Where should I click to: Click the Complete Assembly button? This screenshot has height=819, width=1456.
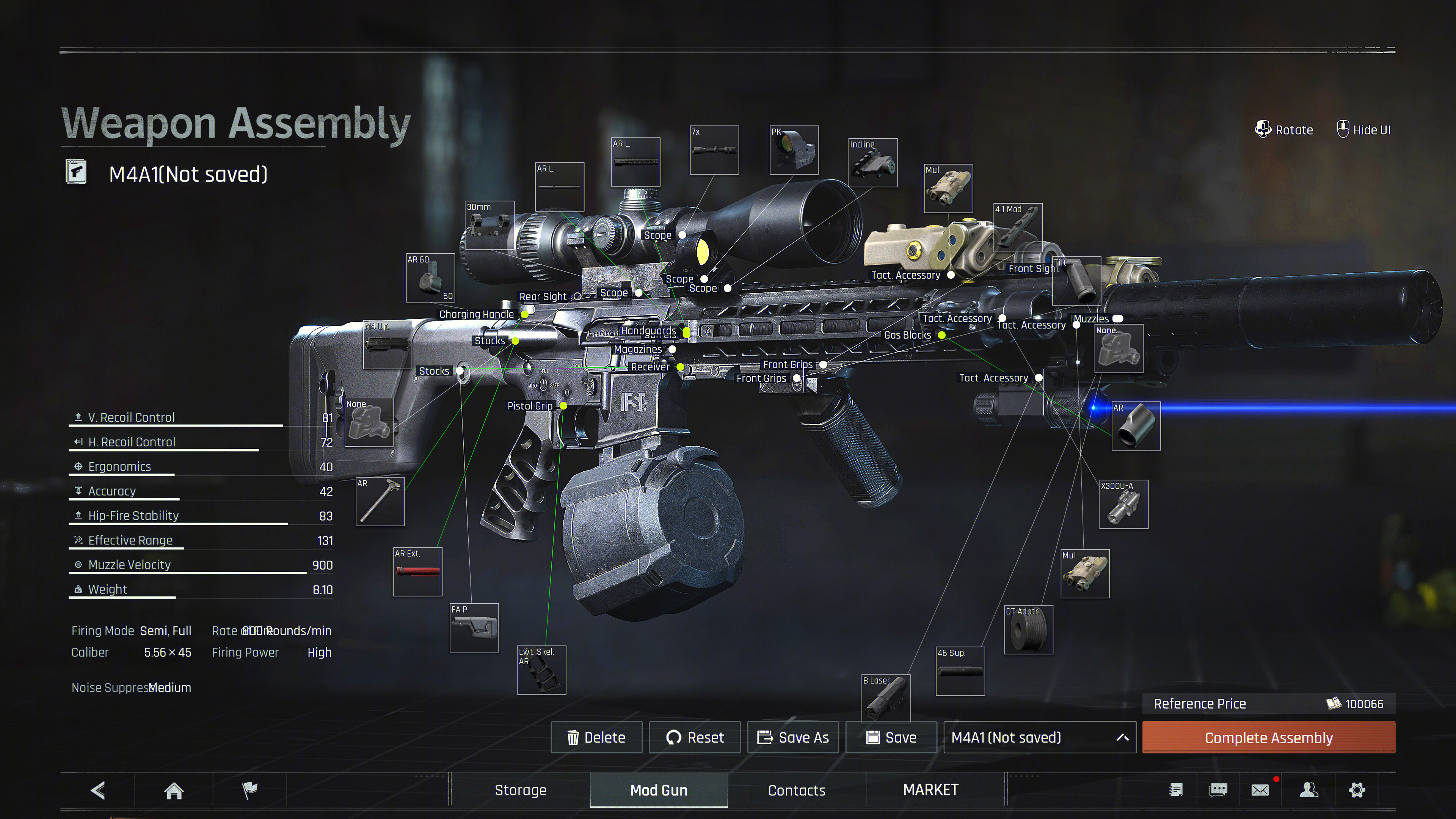1268,737
